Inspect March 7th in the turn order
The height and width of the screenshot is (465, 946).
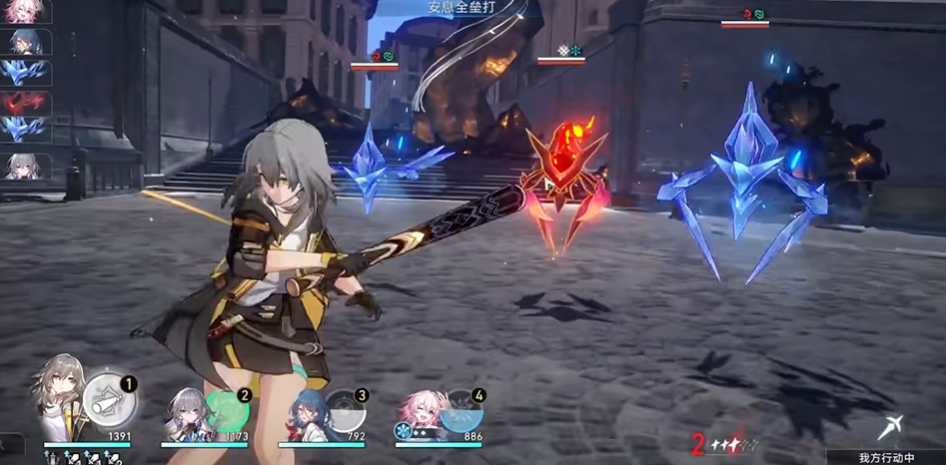(x=26, y=13)
